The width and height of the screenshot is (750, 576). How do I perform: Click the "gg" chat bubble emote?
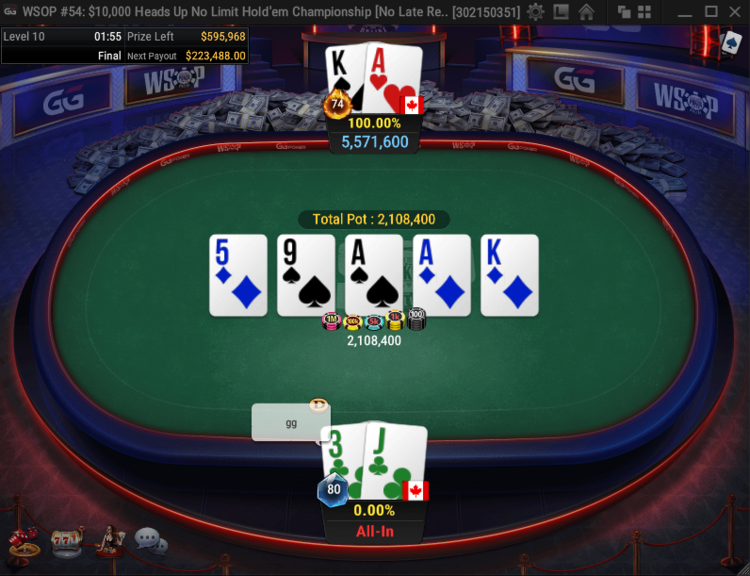290,422
